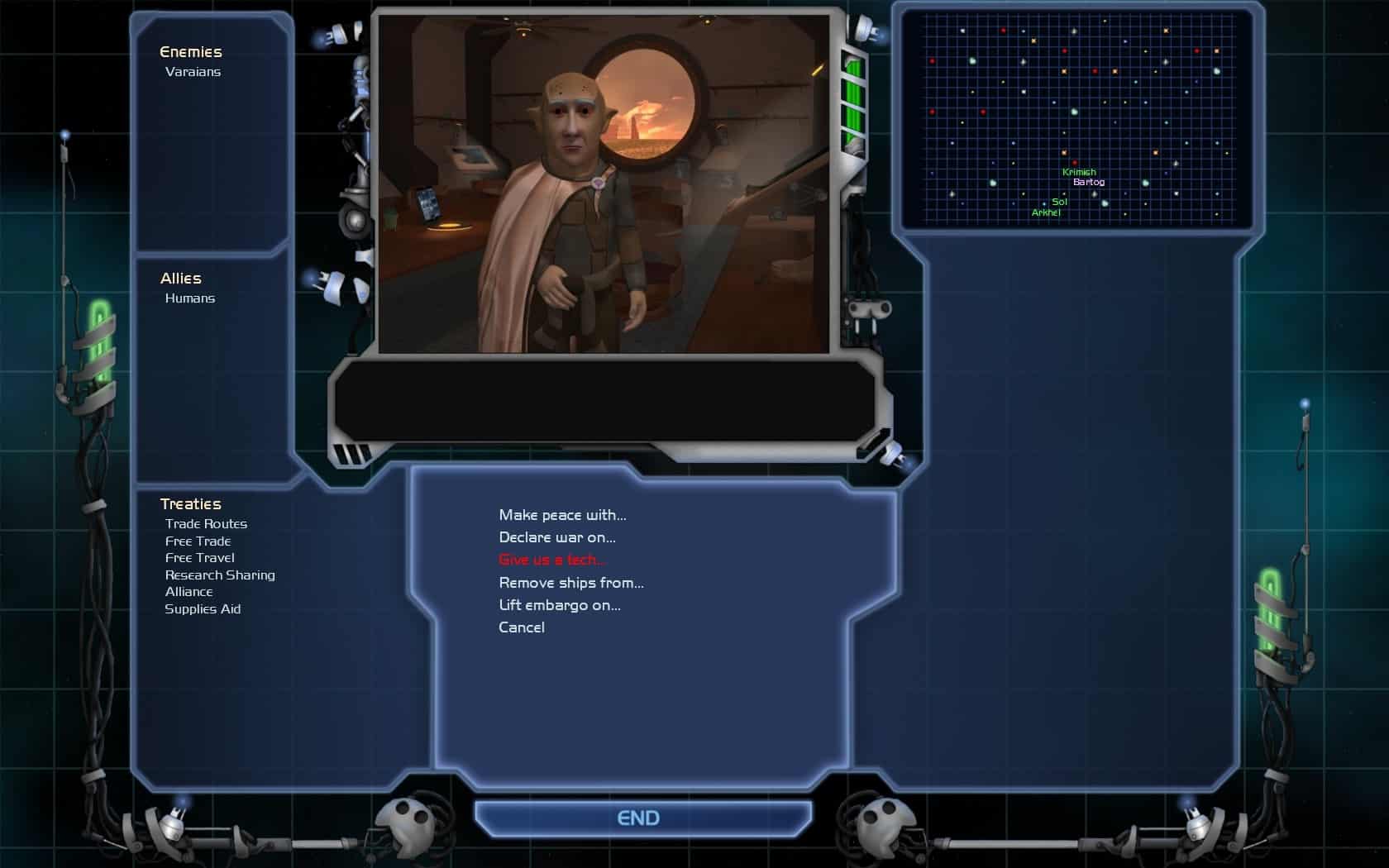Screen dimensions: 1389x868
Task: Click Cancel to dismiss the diplomacy options
Action: tap(521, 627)
